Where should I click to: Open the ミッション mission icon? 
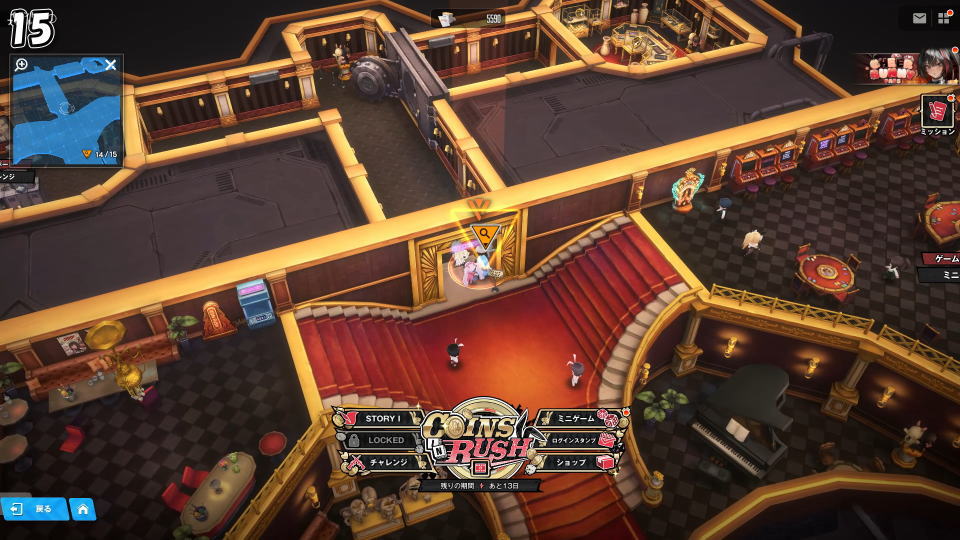[x=937, y=113]
